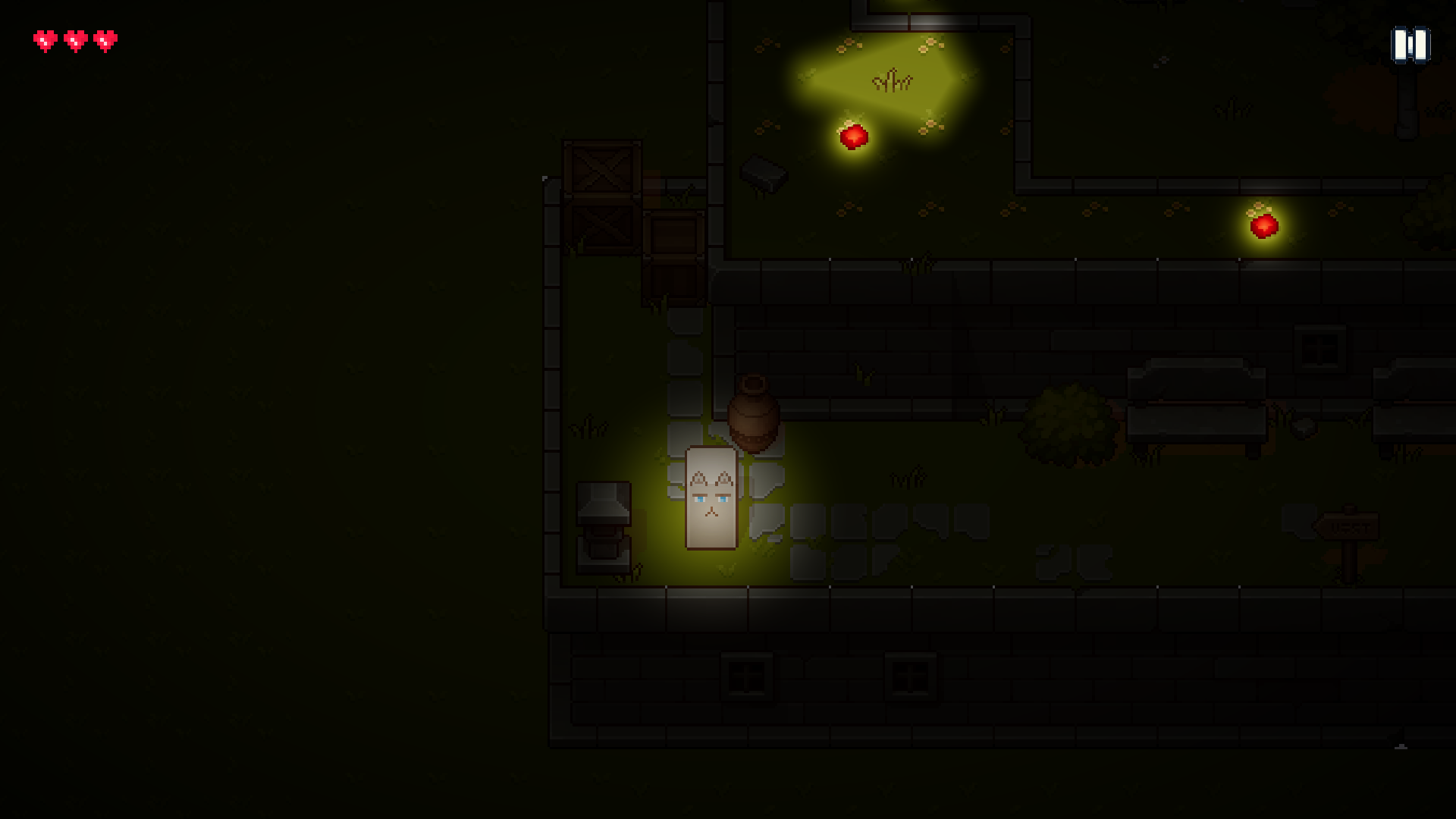Select the second heart in the health bar
Viewport: 1456px width, 819px height.
click(74, 41)
